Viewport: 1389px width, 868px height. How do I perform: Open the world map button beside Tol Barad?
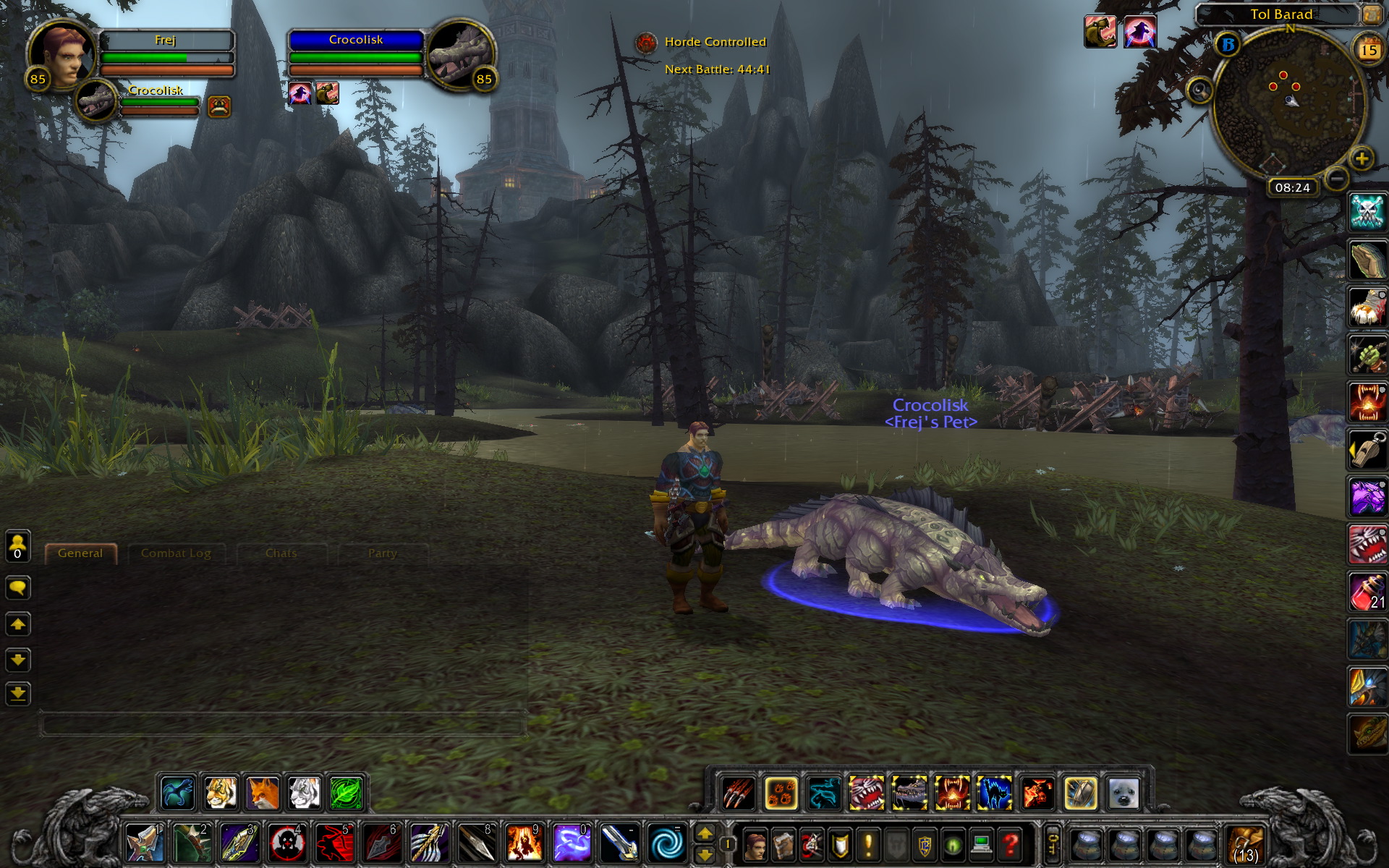(1371, 14)
